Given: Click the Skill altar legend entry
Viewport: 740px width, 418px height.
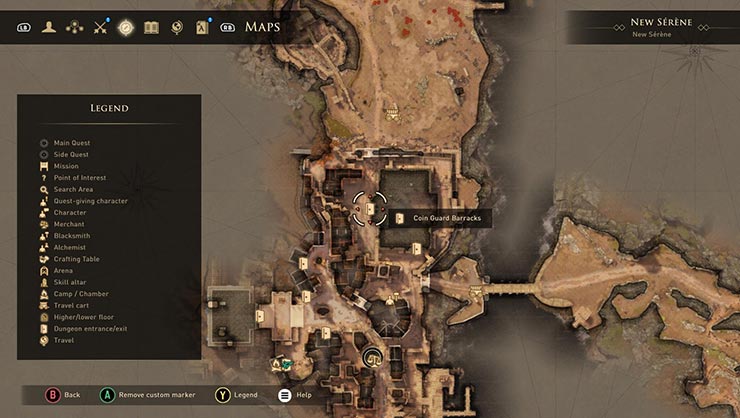Looking at the screenshot, I should (x=71, y=282).
